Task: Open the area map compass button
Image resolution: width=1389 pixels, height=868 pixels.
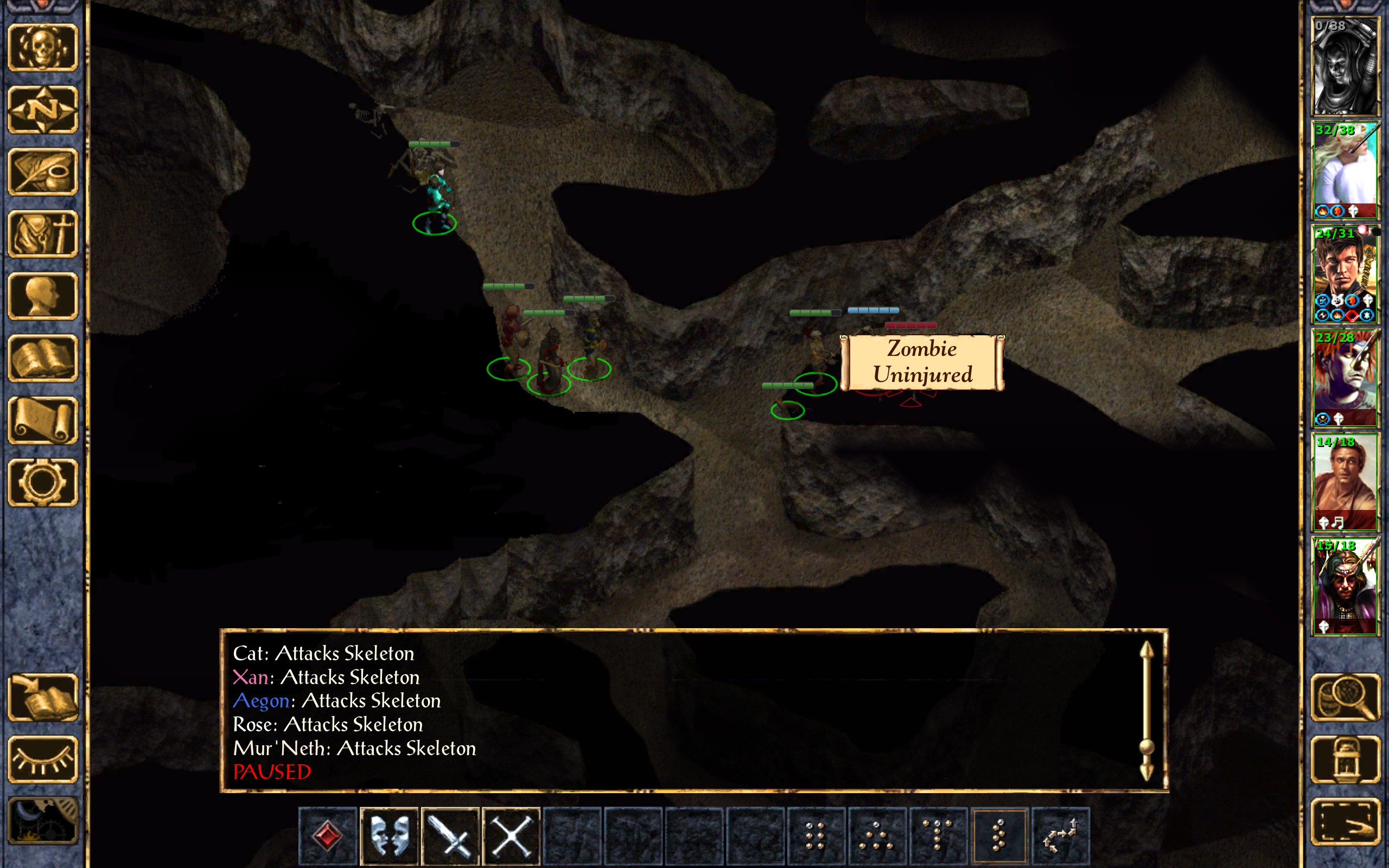Action: [x=43, y=109]
